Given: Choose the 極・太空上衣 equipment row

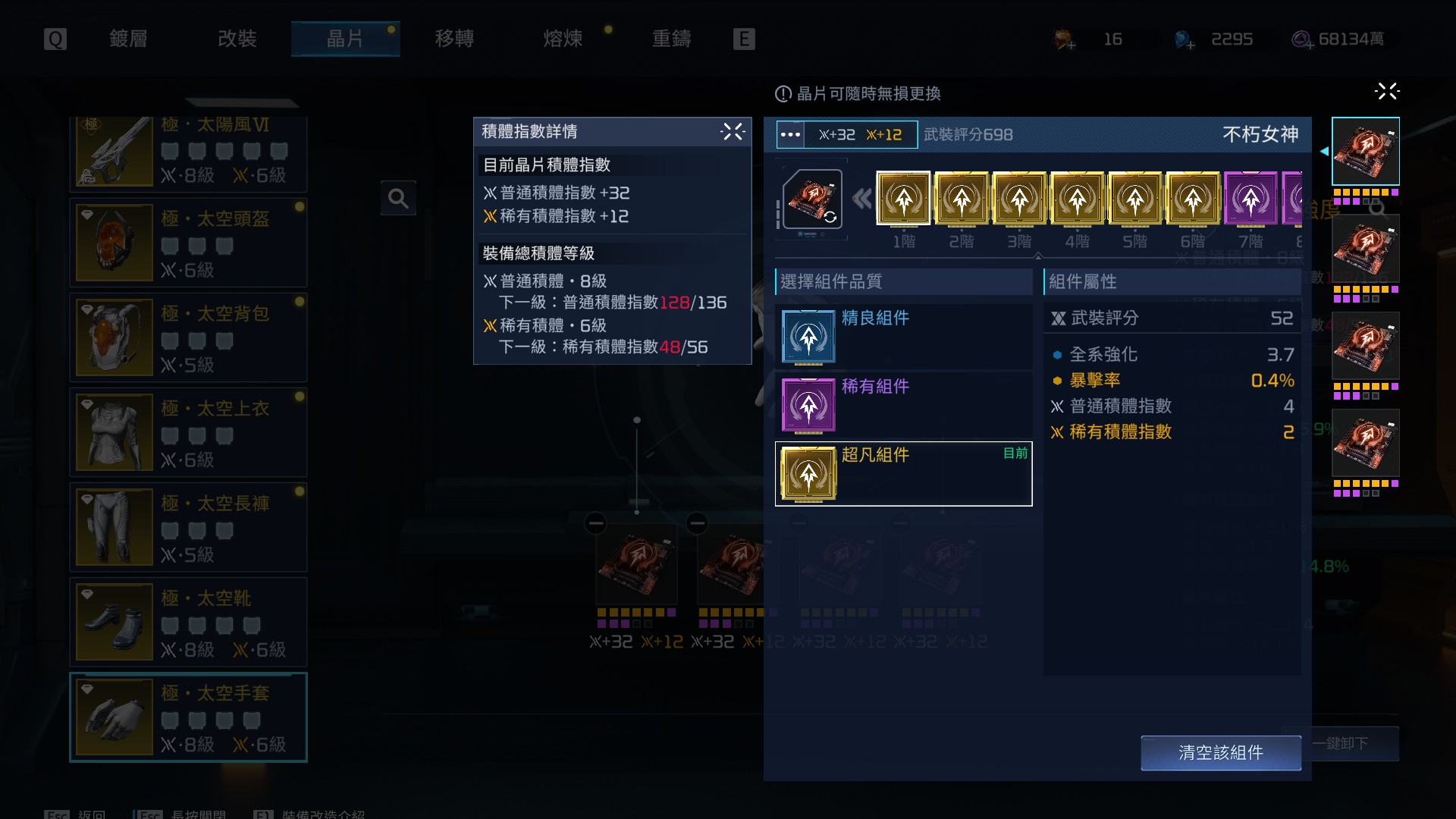Looking at the screenshot, I should pyautogui.click(x=188, y=432).
